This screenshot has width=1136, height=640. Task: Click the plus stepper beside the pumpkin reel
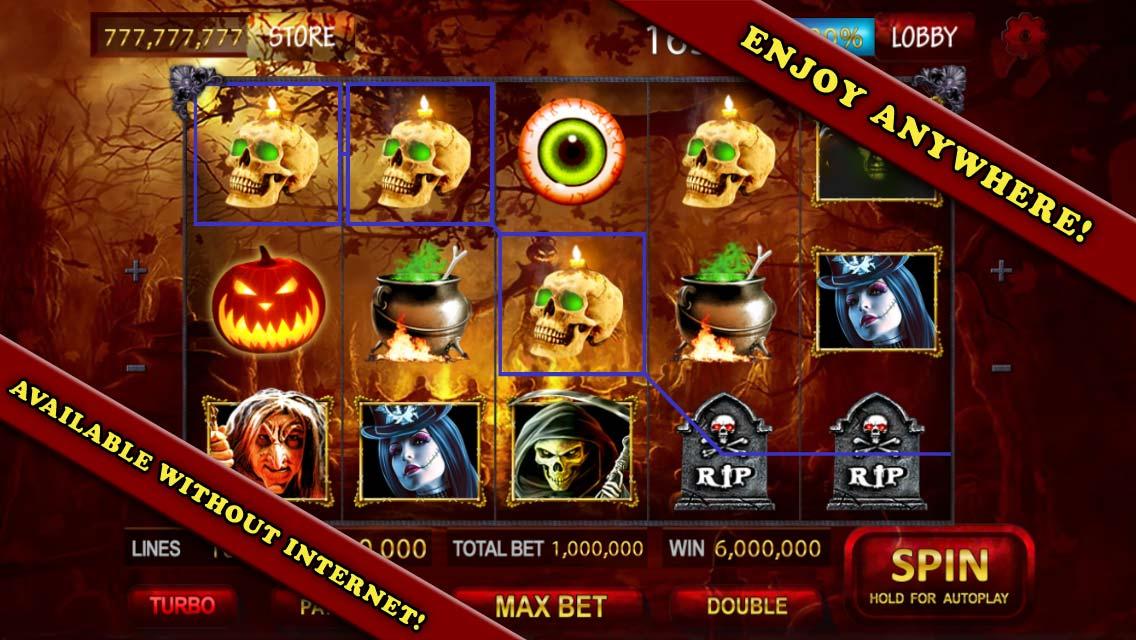point(135,270)
